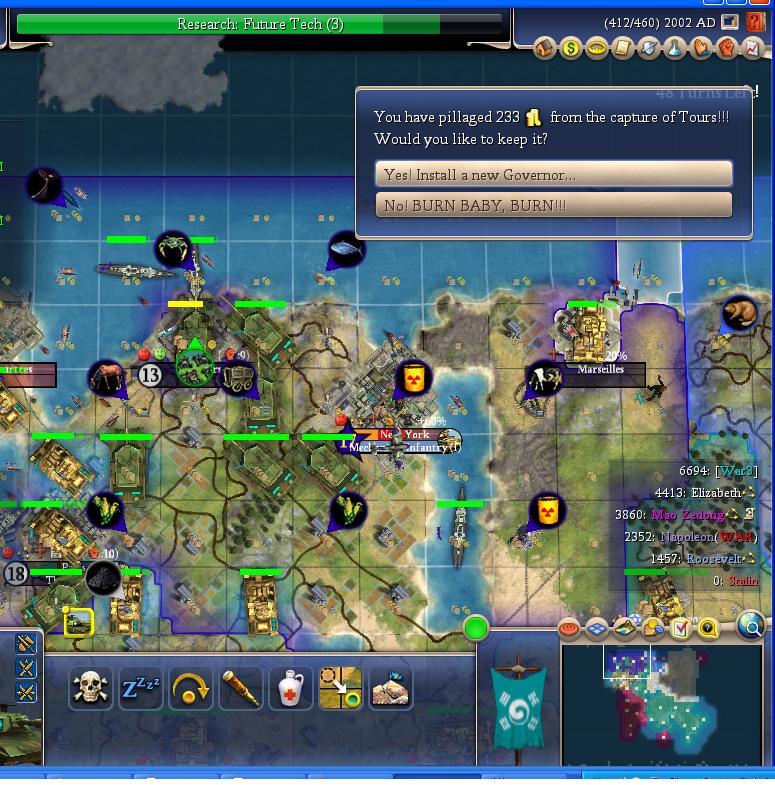Screen dimensions: 775x785
Task: Open the victory info graph icon
Action: coord(753,48)
